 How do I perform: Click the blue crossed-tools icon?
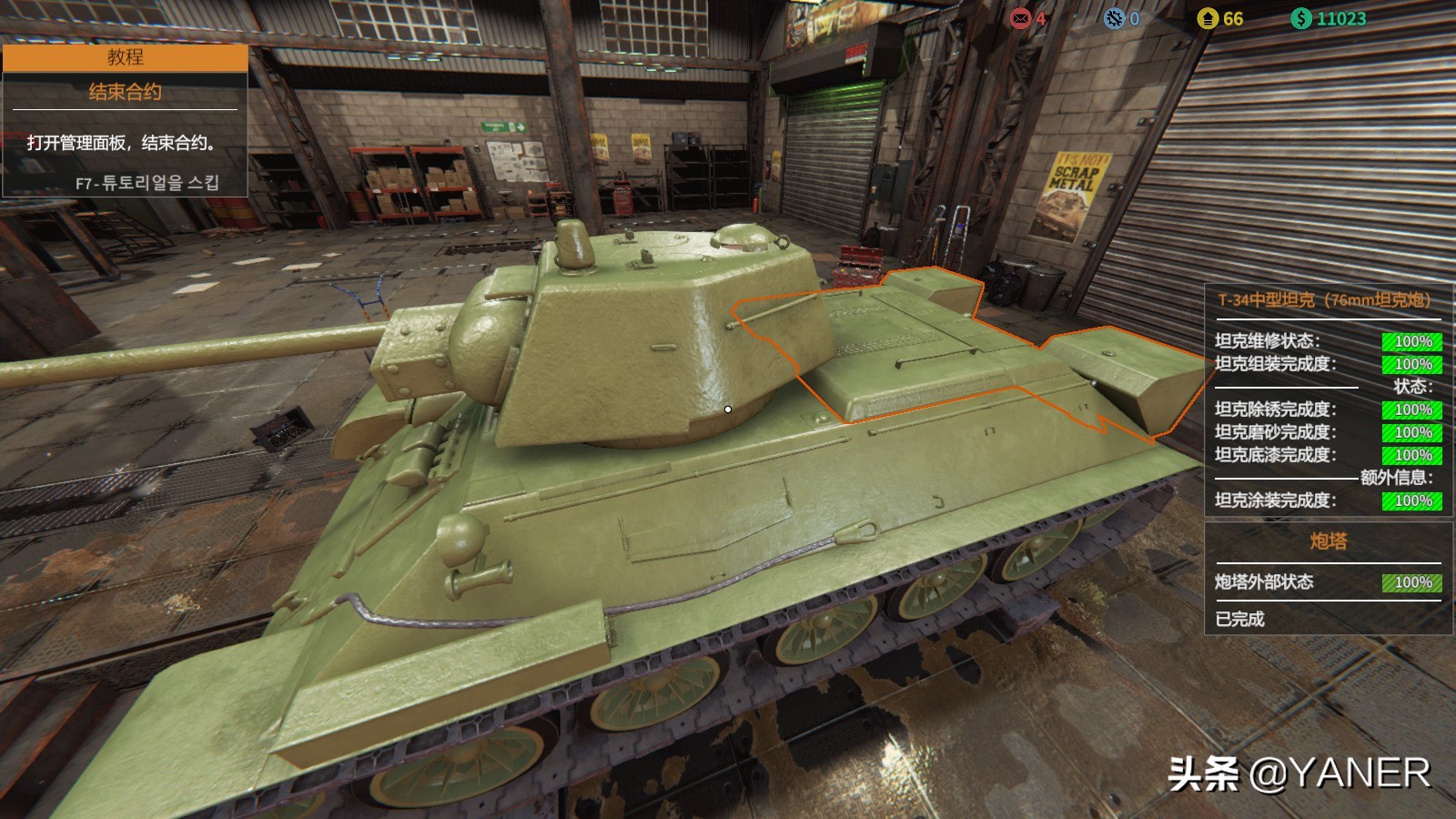(x=1114, y=18)
